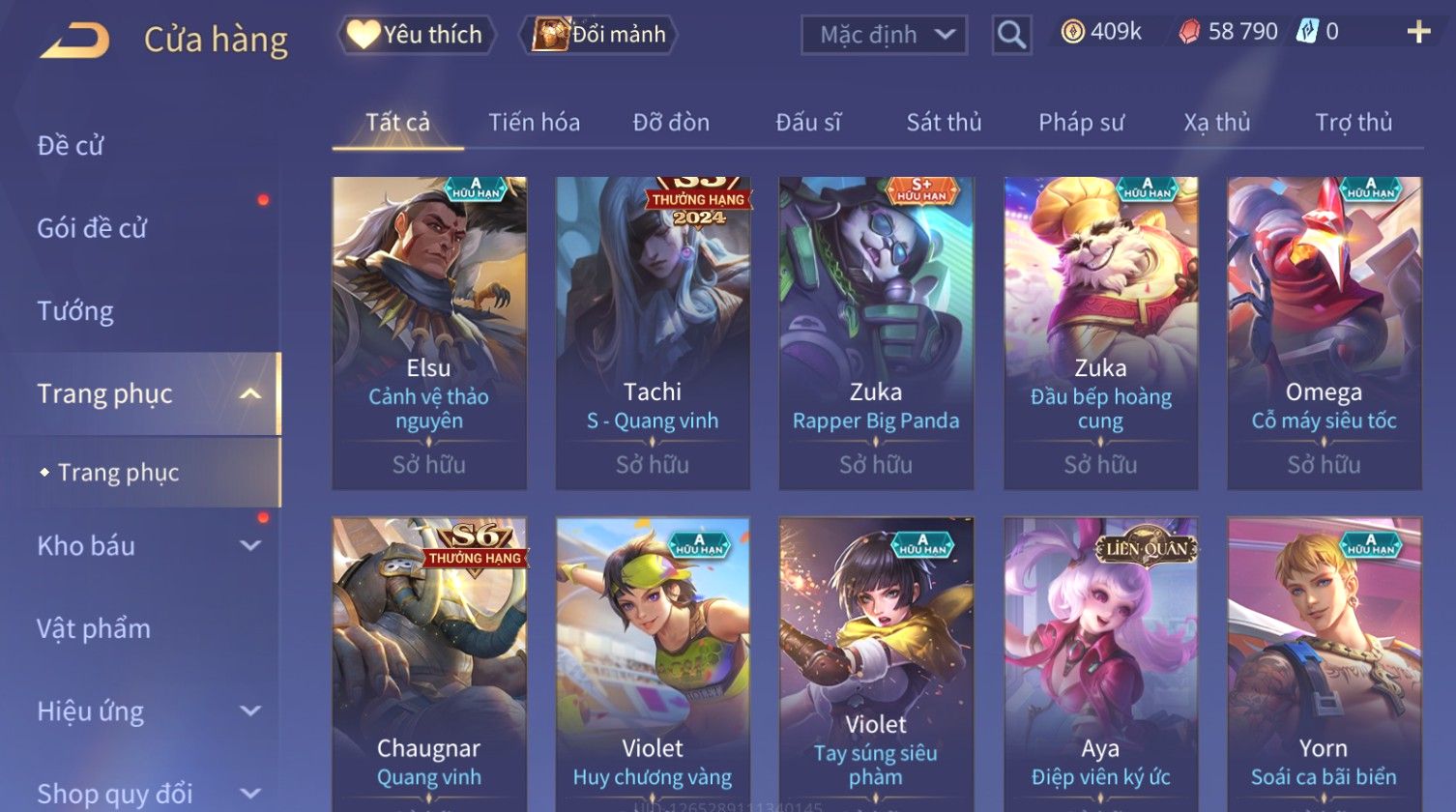Screen dimensions: 1456x812
Task: Add currency with the plus button
Action: [1417, 33]
